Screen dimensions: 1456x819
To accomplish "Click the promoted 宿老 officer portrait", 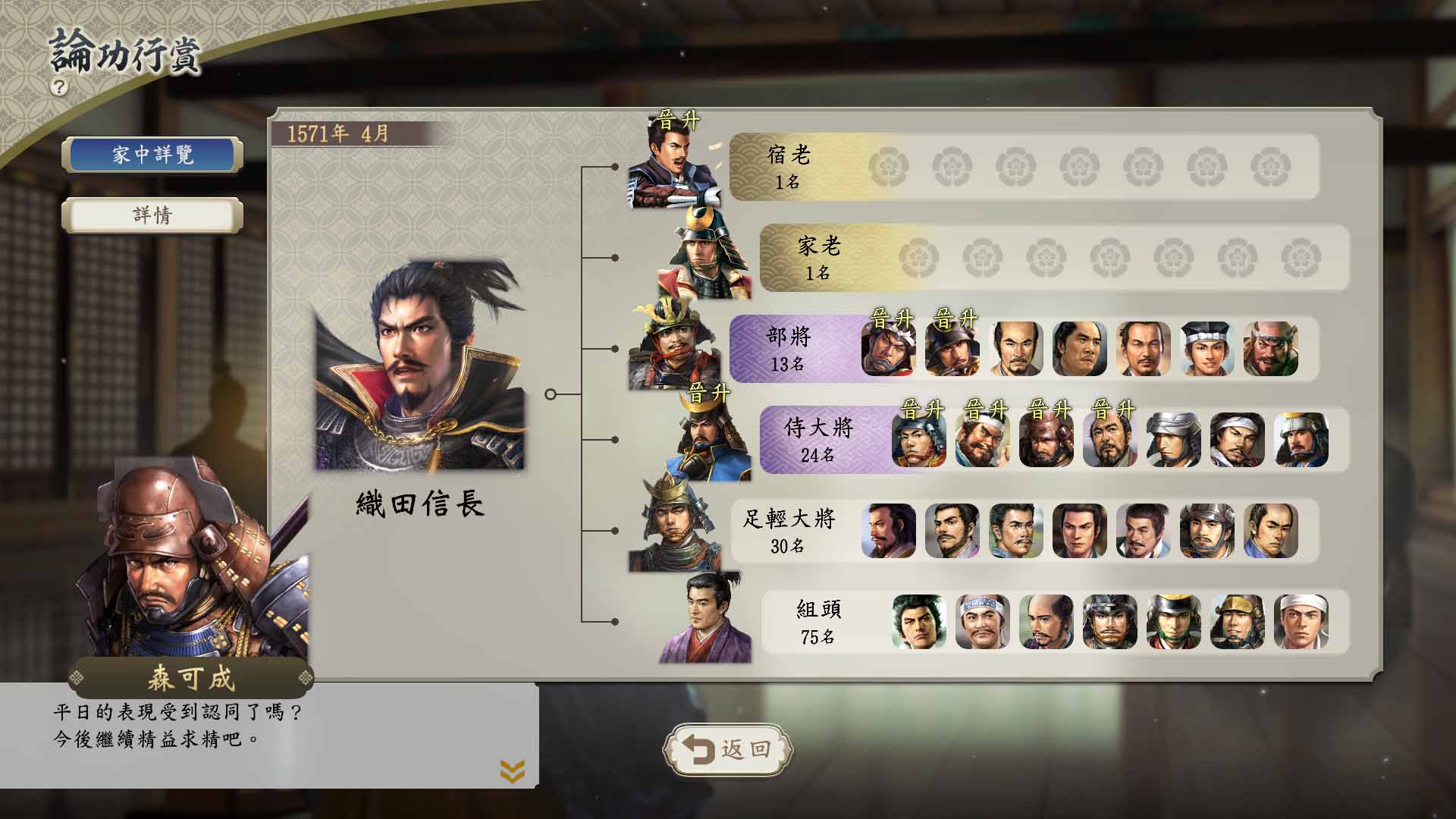I will tap(675, 165).
